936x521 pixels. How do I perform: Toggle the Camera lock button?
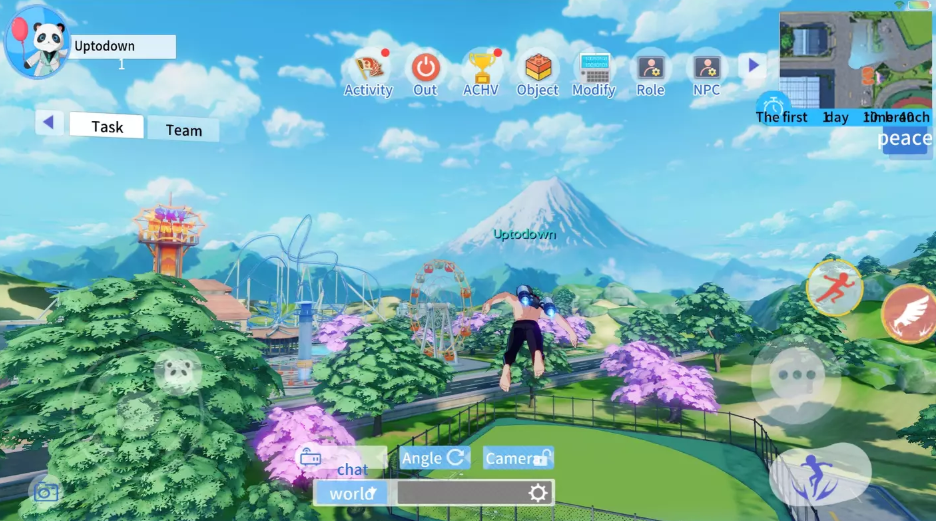pyautogui.click(x=518, y=458)
